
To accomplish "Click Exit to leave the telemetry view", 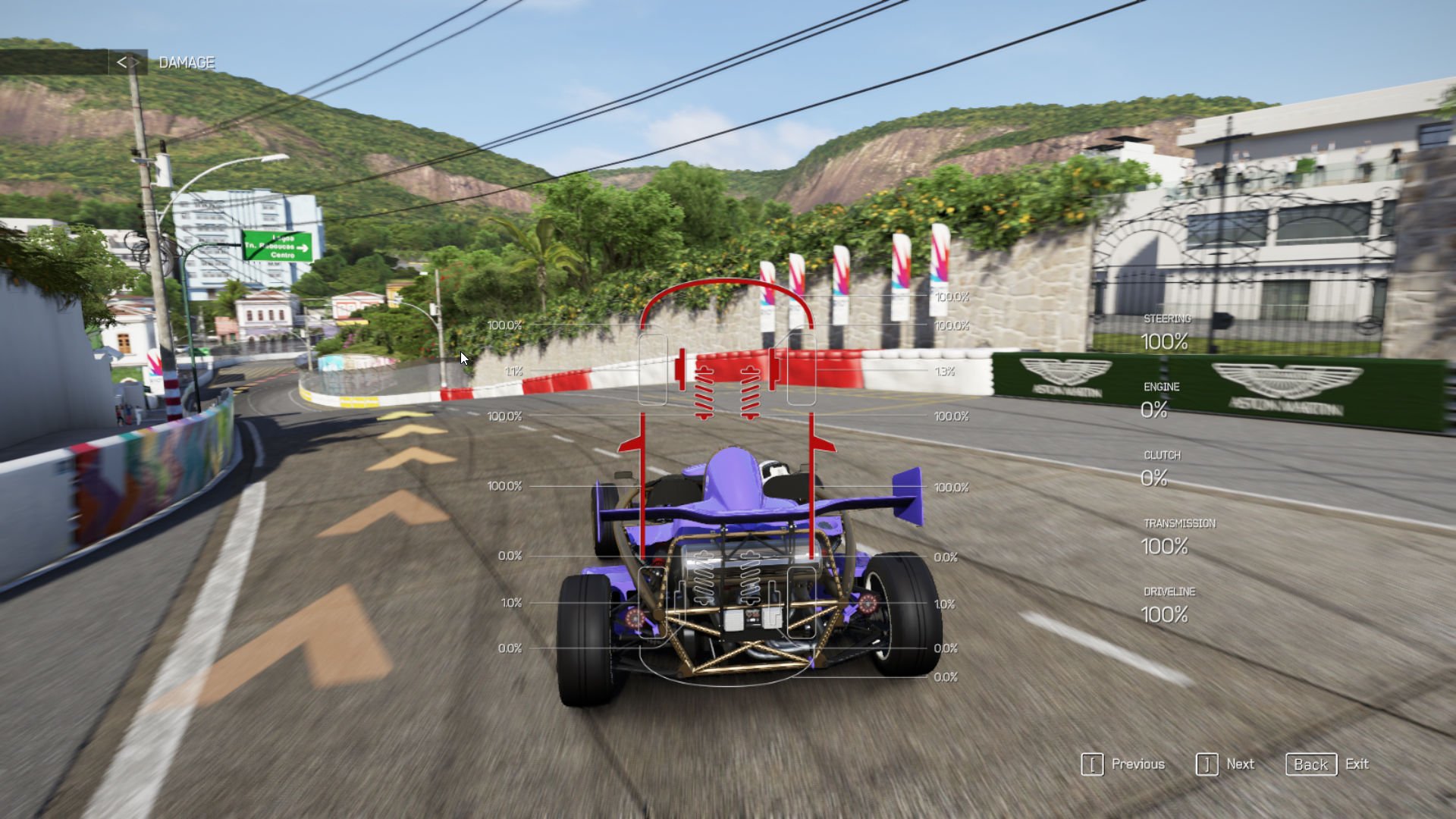I will click(x=1357, y=764).
